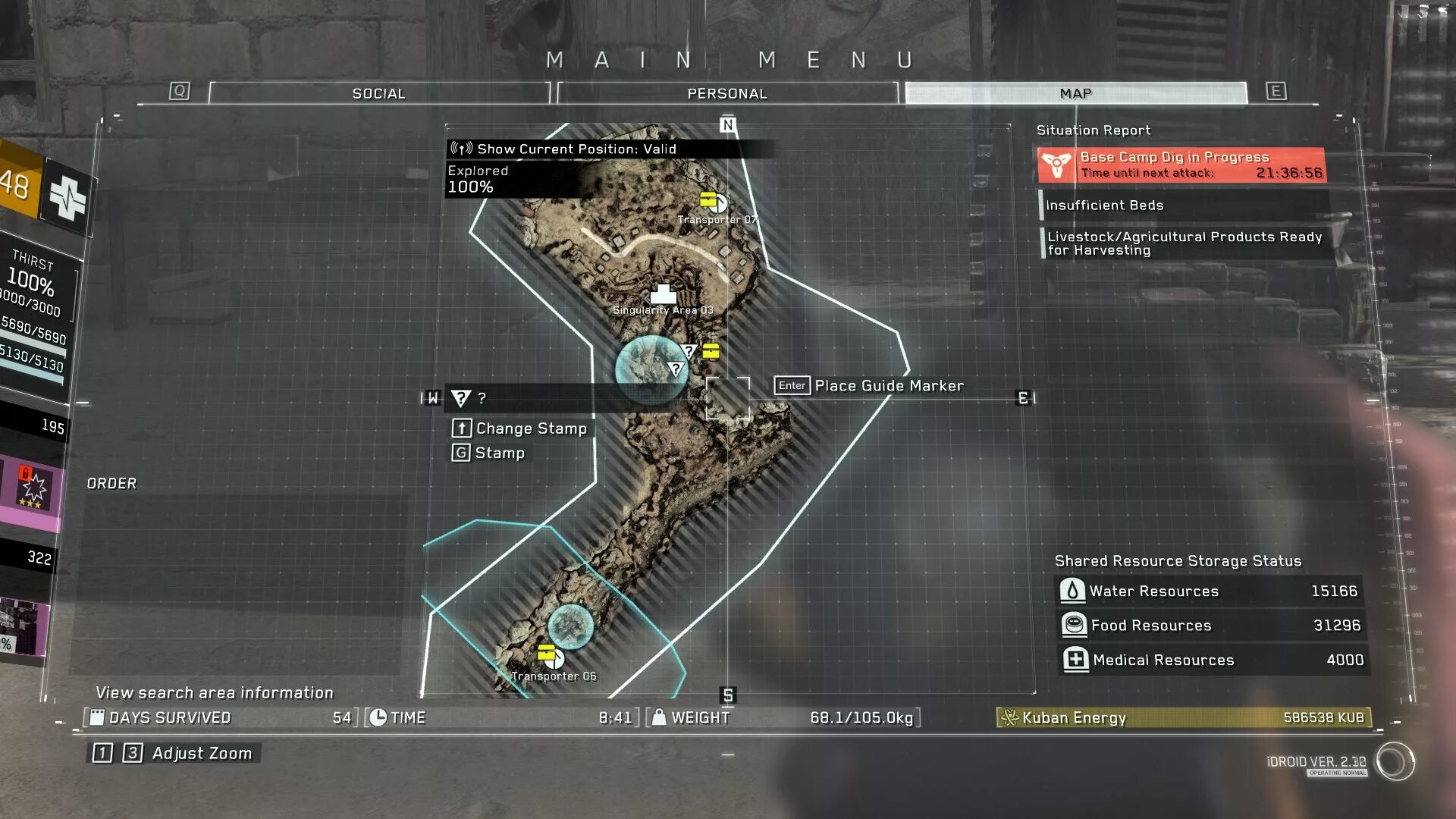
Task: Click the yellow container marker beside the question stamps
Action: tap(711, 350)
